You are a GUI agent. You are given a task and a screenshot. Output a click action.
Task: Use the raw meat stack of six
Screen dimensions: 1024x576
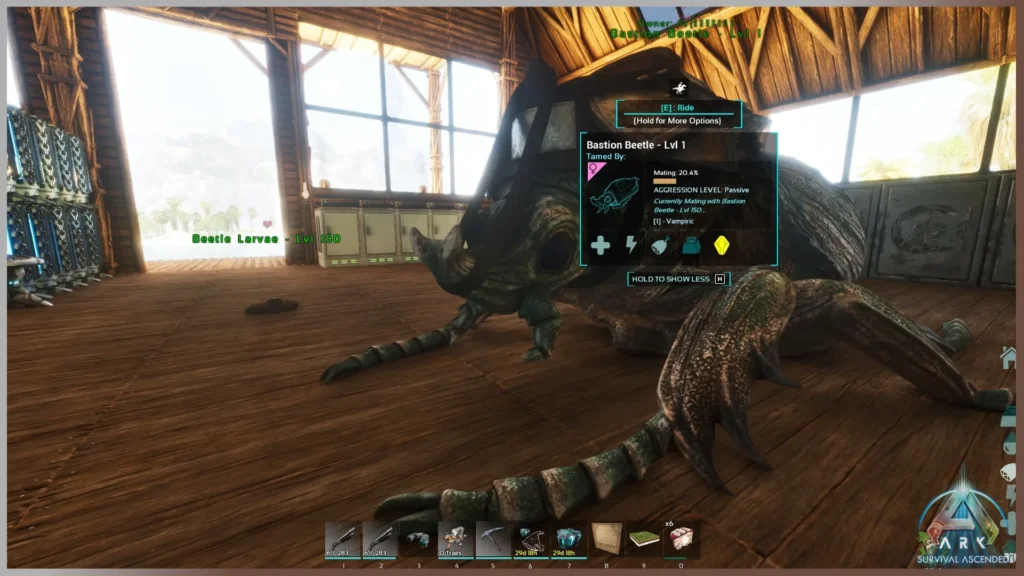click(x=681, y=538)
